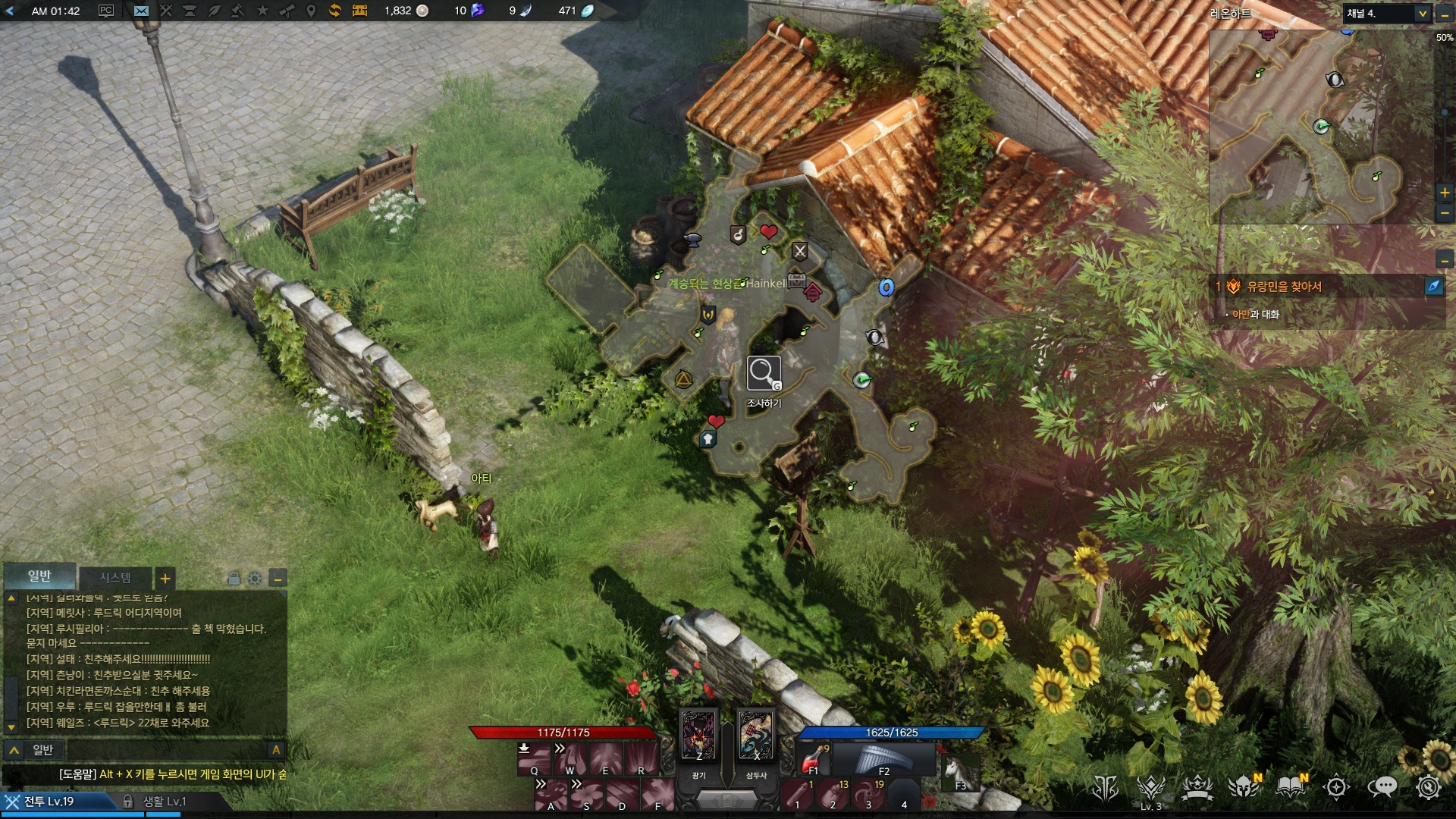1456x819 pixels.
Task: Open the channel 채널 4 dropdown
Action: pos(1422,14)
